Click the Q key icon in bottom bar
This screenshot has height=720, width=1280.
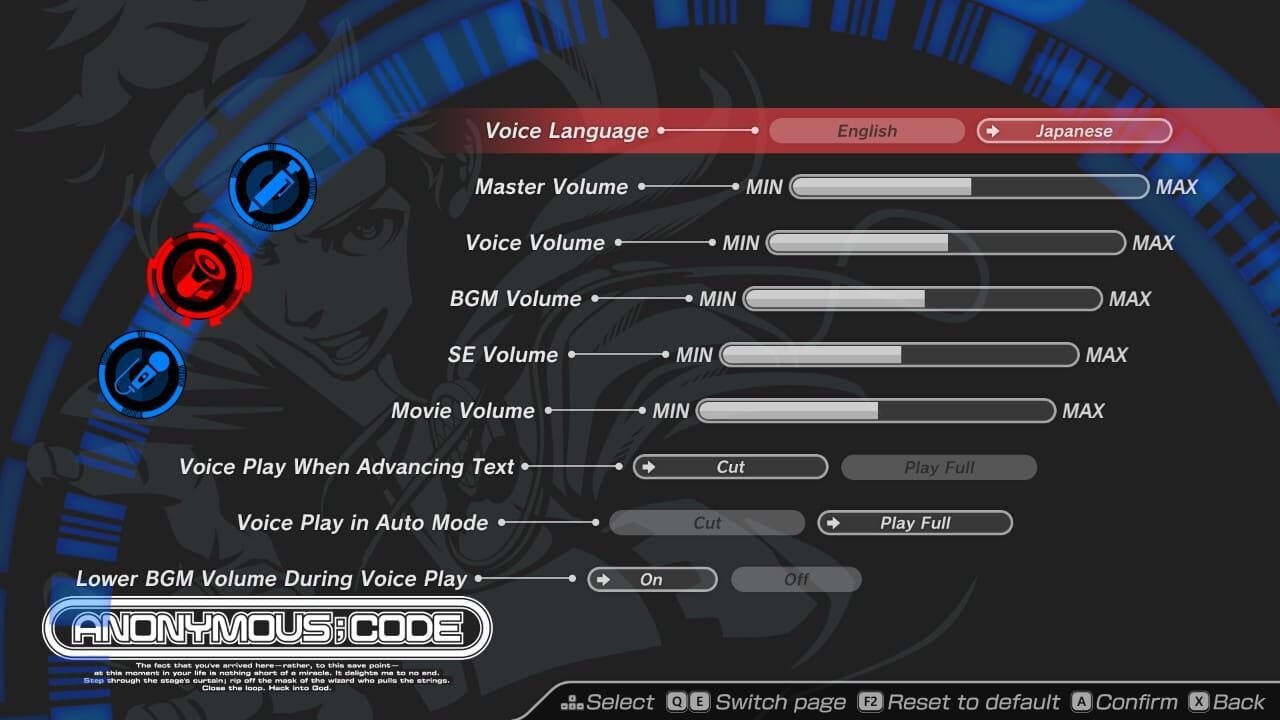680,702
